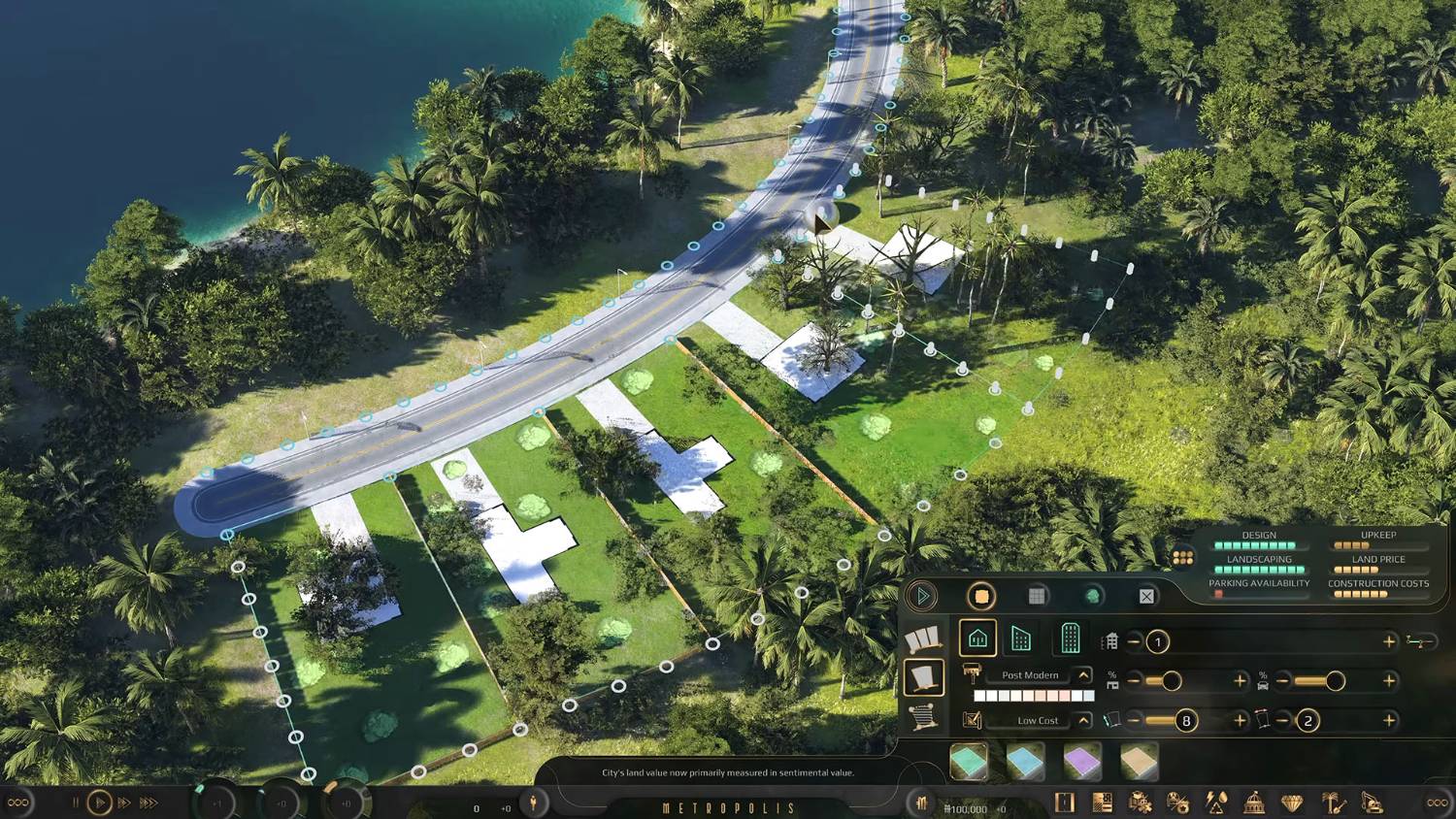Activate the grid tool
The height and width of the screenshot is (819, 1456).
coord(1037,596)
